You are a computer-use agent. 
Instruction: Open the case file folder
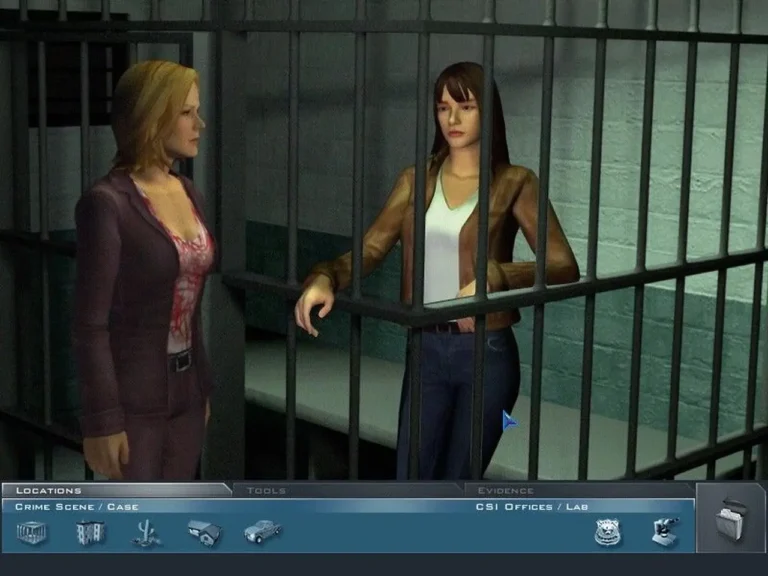[732, 520]
